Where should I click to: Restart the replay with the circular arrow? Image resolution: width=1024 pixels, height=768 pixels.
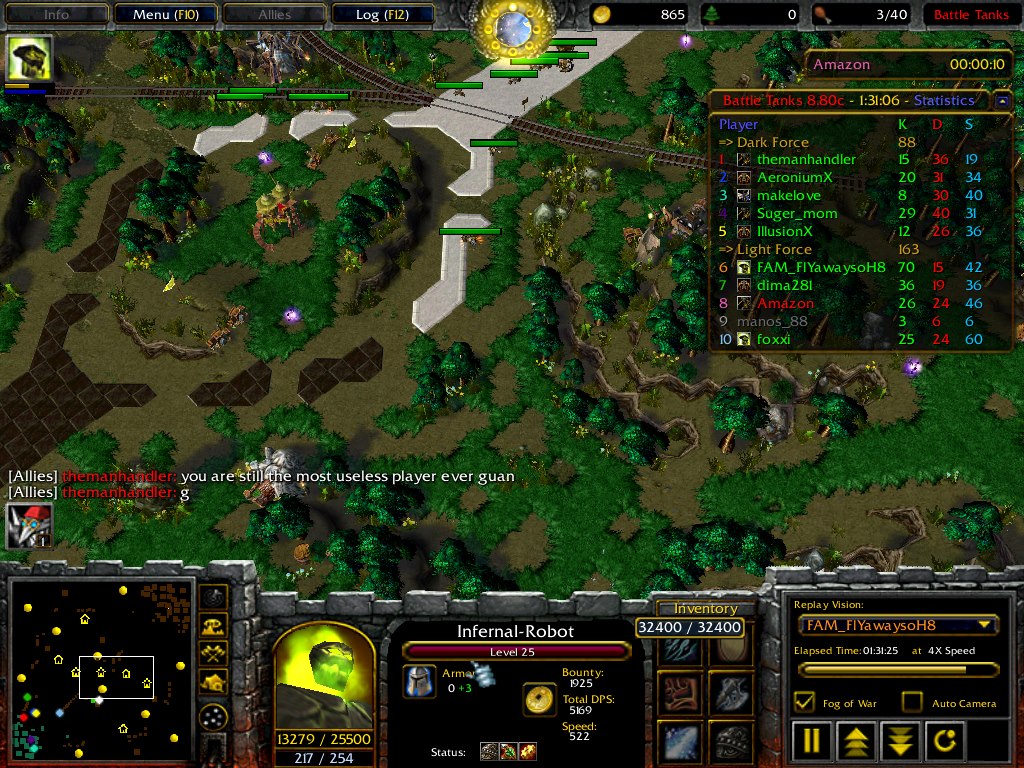point(946,741)
